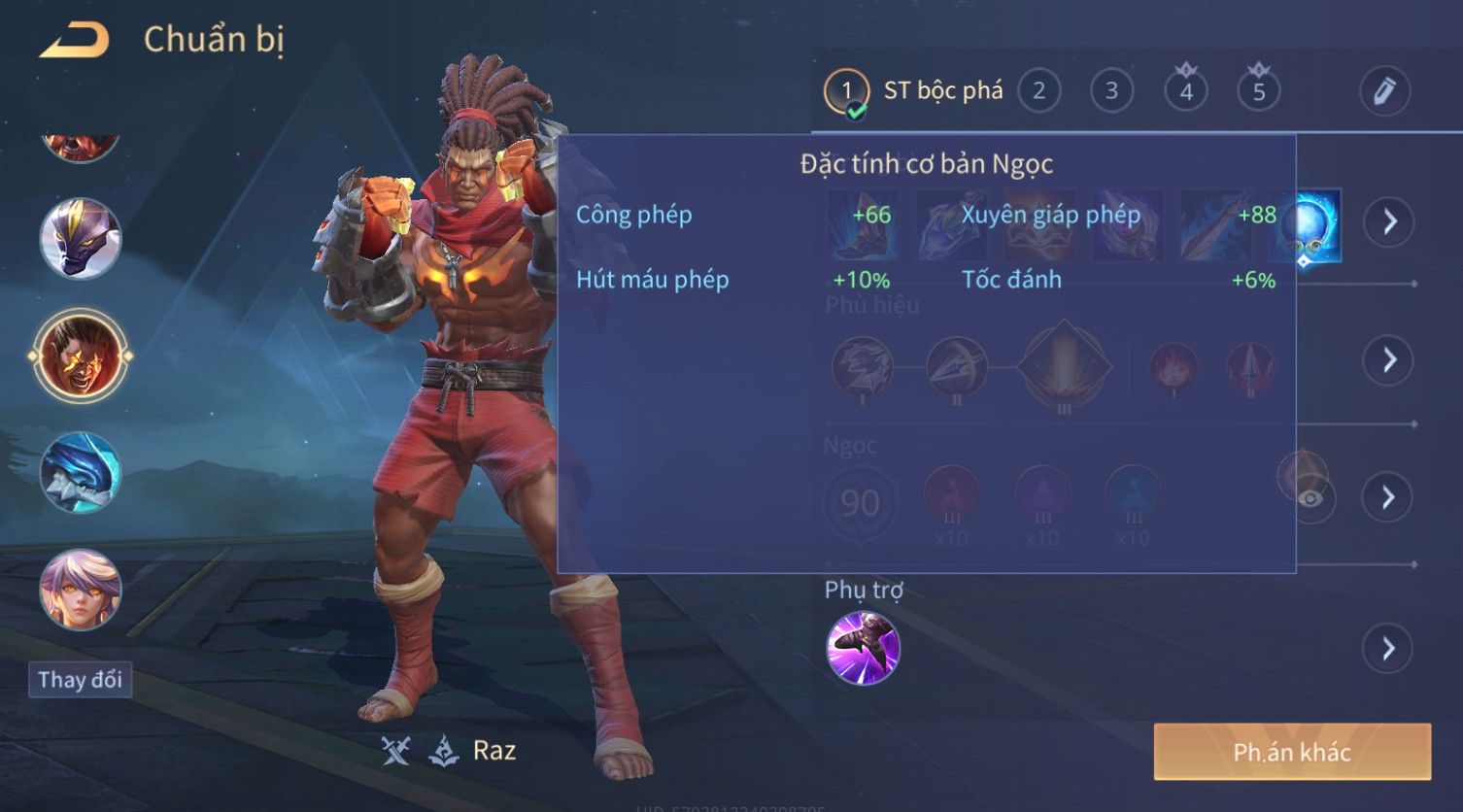Select the "ST bộc phá" preset 1 tab
This screenshot has width=1463, height=812.
[913, 91]
